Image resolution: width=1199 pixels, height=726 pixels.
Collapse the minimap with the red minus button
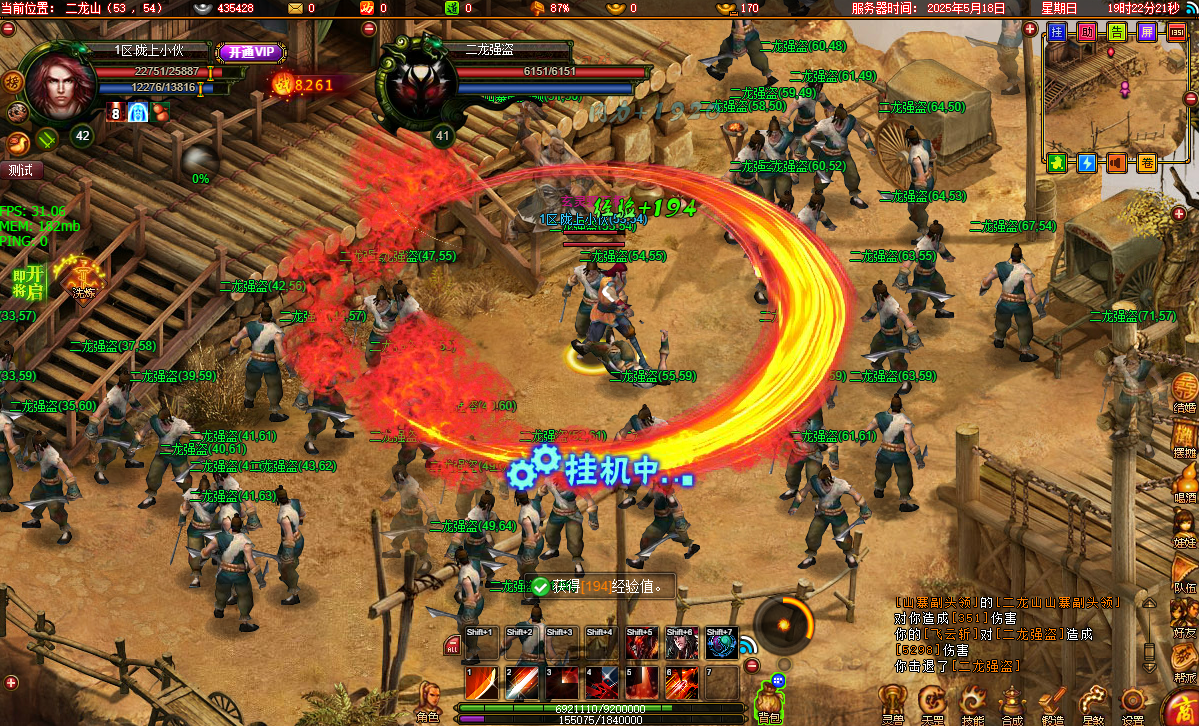1190,98
